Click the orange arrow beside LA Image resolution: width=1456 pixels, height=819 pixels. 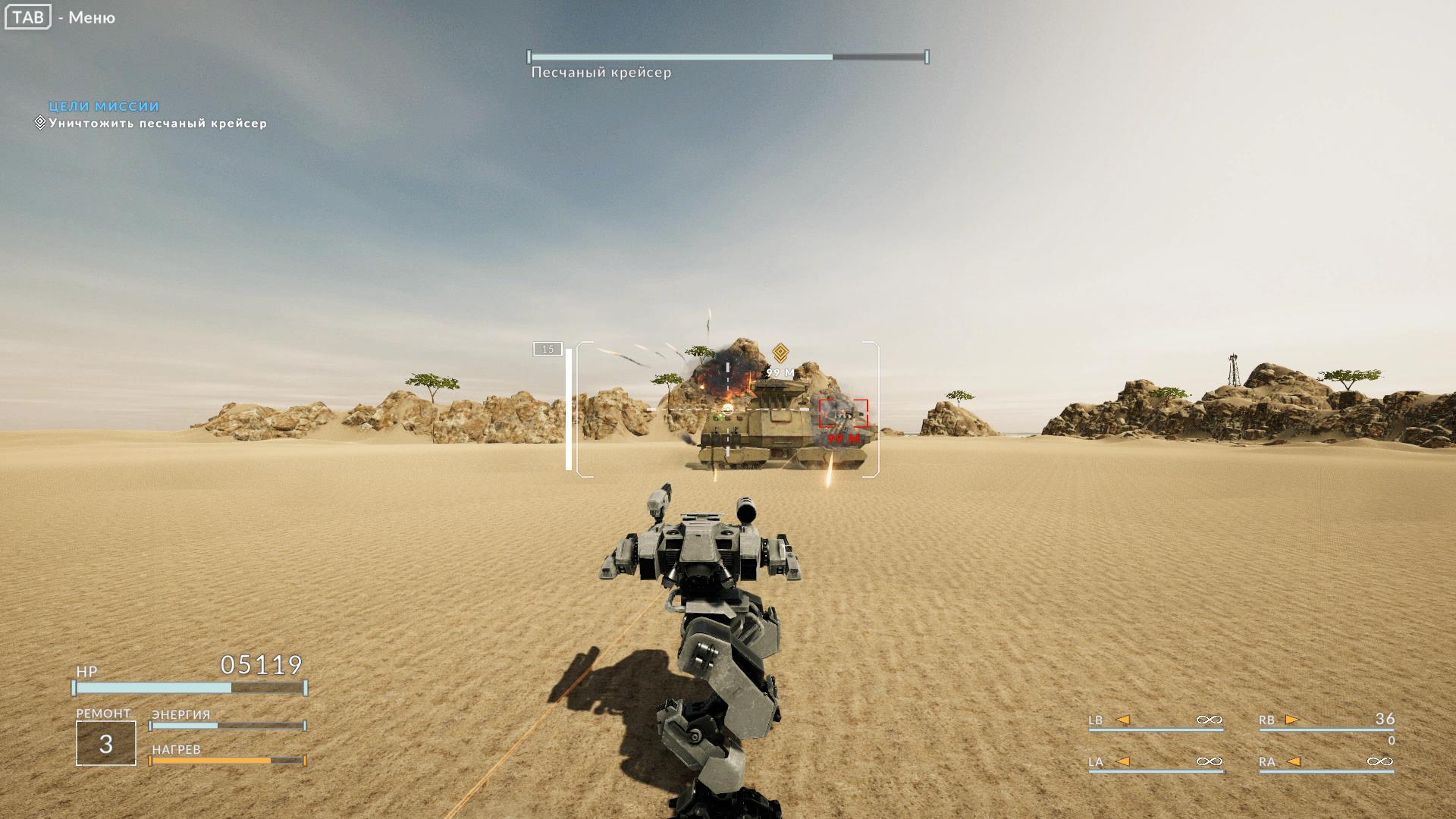click(1125, 762)
